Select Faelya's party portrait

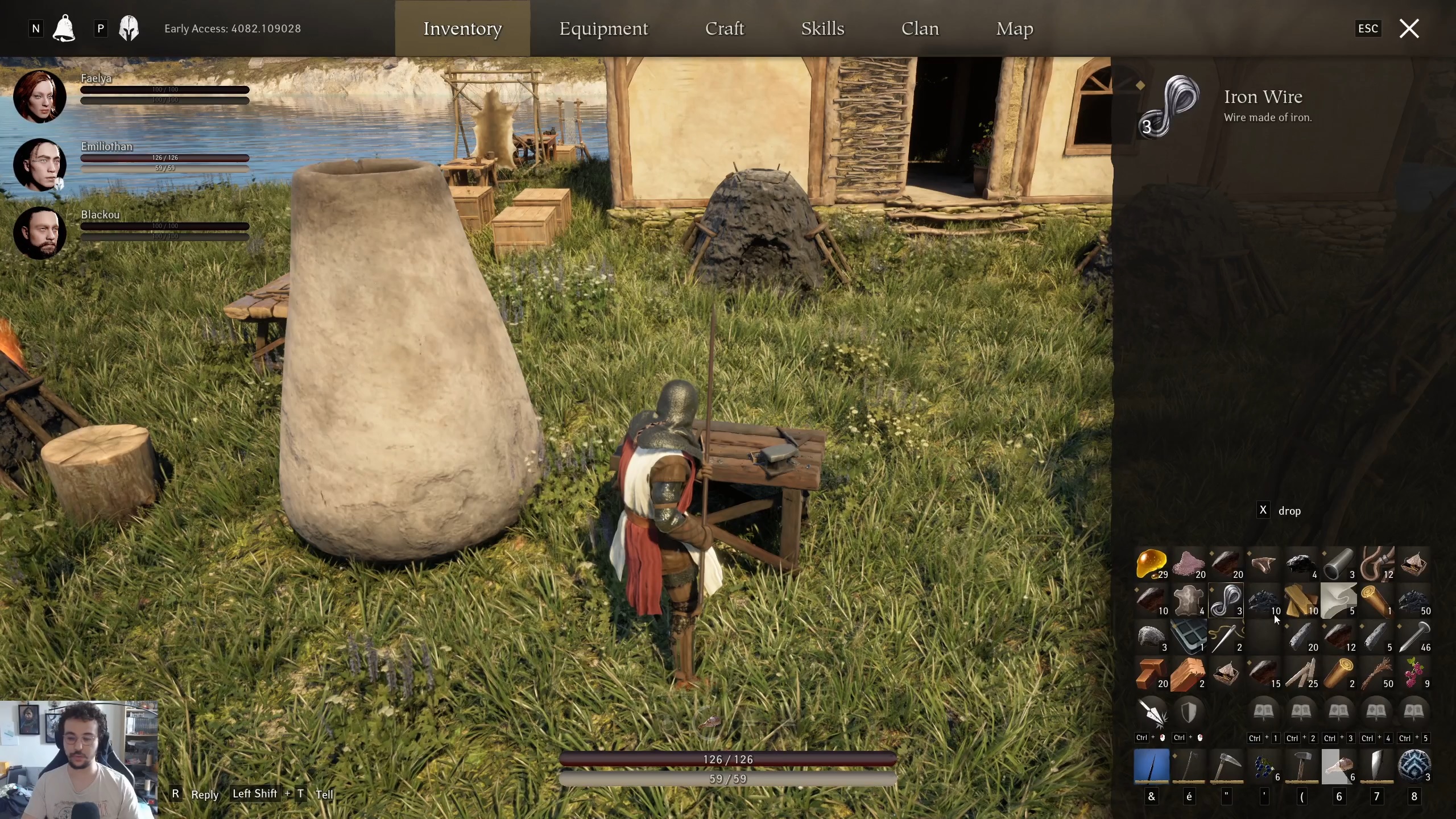click(x=39, y=96)
